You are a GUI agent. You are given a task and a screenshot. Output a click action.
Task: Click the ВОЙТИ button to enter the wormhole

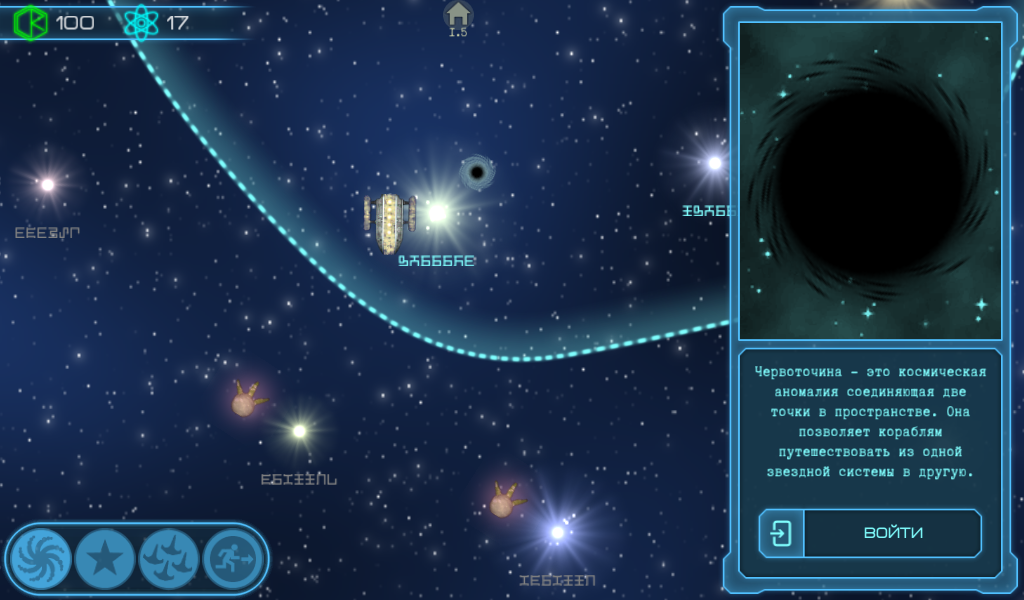(x=870, y=533)
